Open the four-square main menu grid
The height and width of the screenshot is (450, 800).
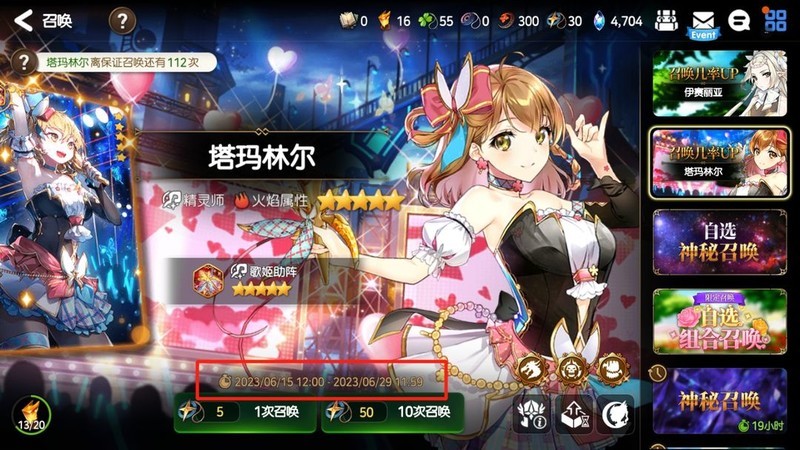coord(775,19)
